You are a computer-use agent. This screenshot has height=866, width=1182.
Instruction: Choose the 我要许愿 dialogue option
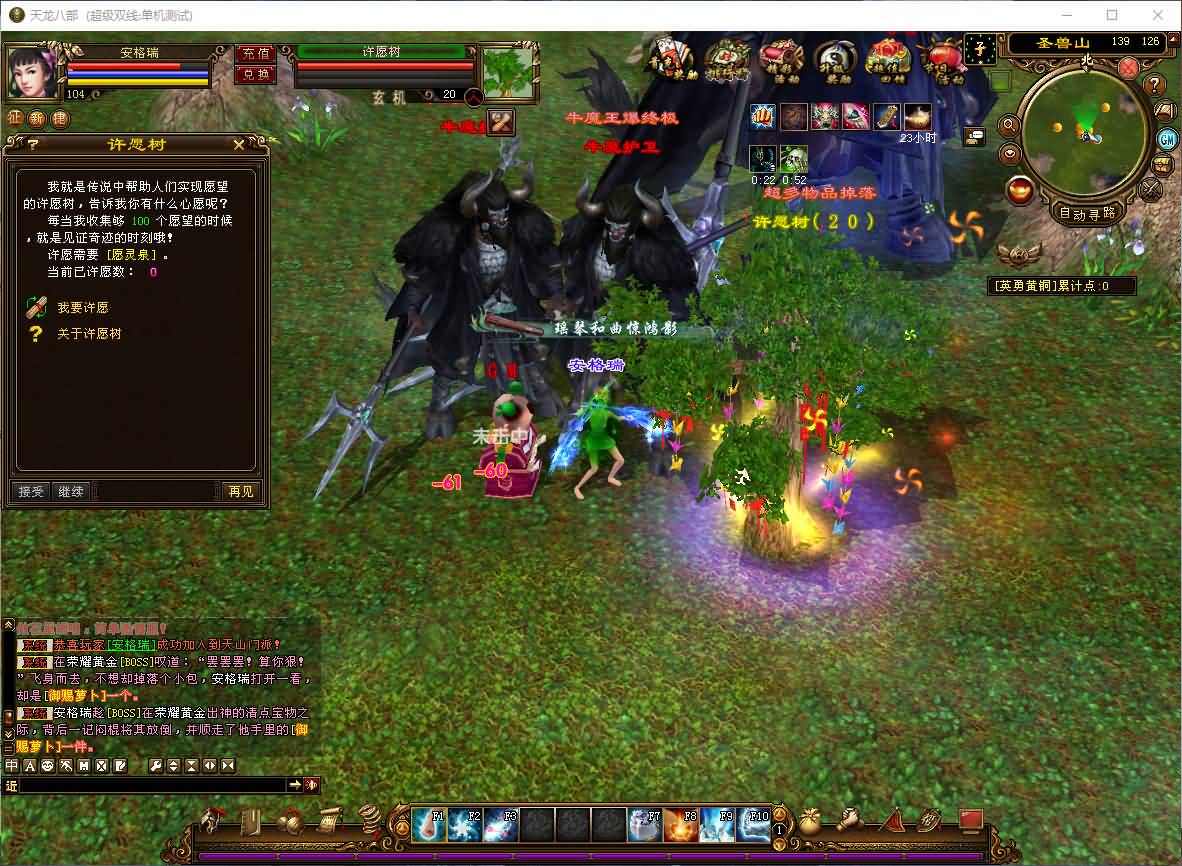click(x=82, y=308)
